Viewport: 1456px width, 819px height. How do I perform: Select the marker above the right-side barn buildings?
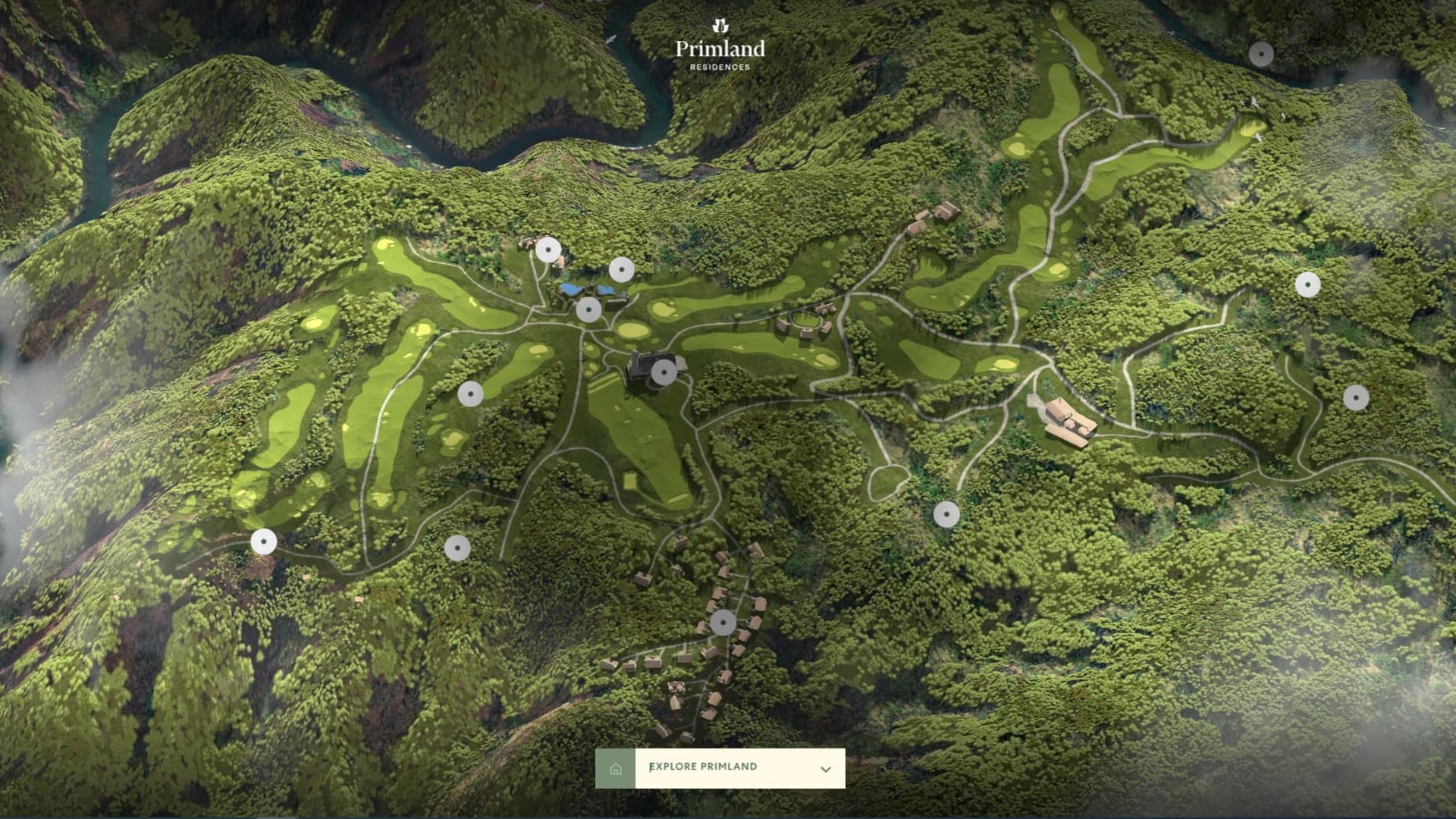(x=1308, y=284)
